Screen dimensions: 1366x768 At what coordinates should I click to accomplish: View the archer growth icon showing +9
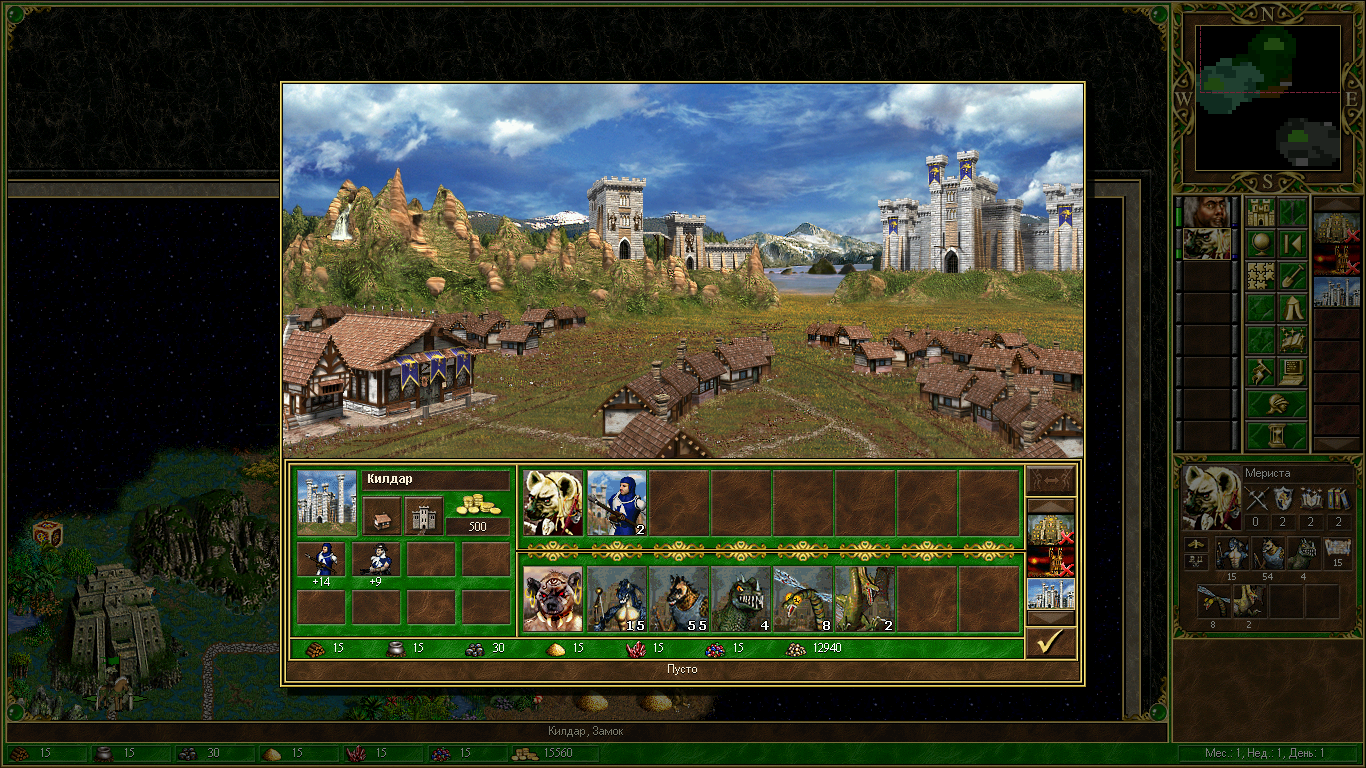click(x=375, y=560)
